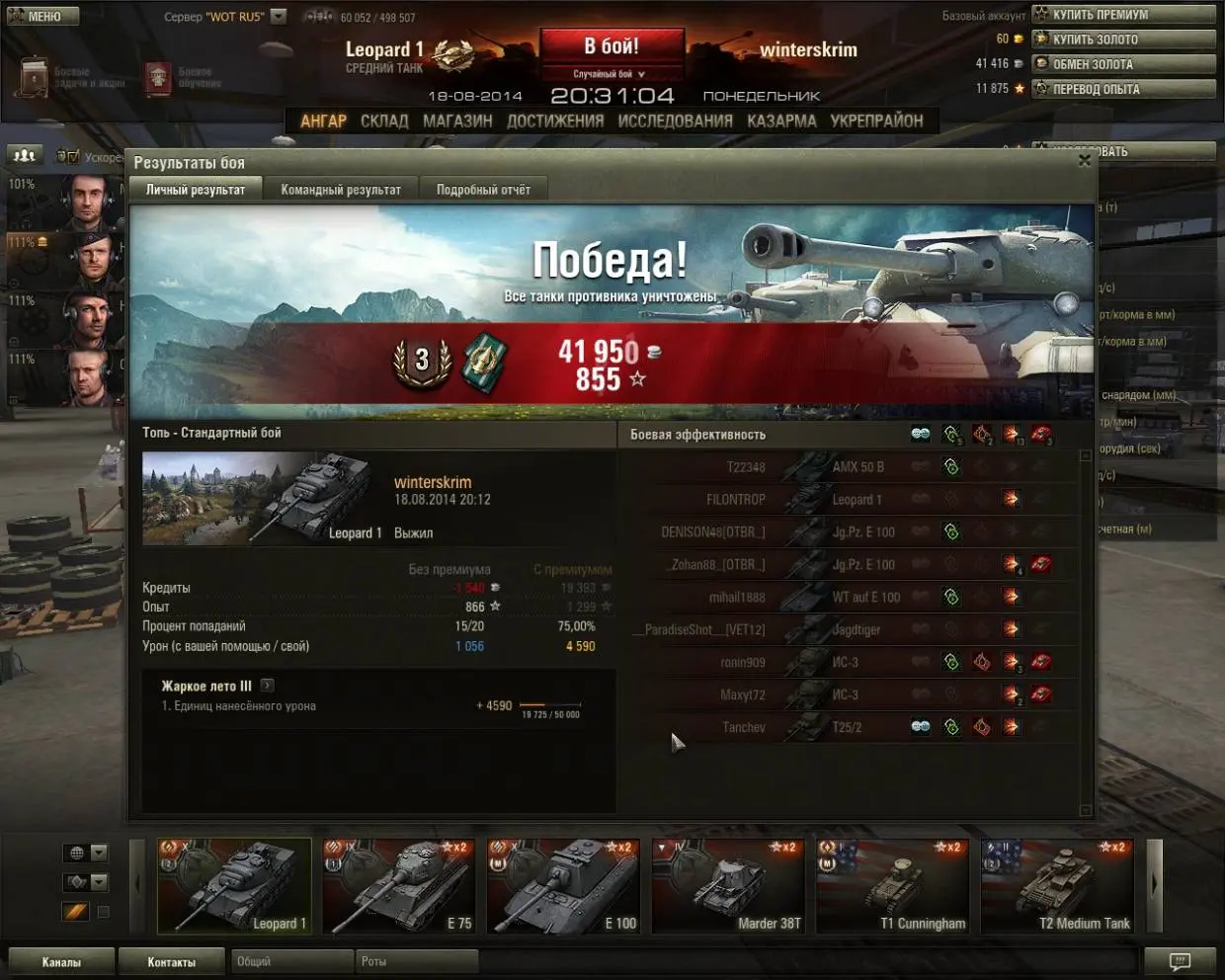The height and width of the screenshot is (980, 1225).
Task: Open ОБМЕН ЗОЛОТА exchange
Action: [x=1122, y=64]
